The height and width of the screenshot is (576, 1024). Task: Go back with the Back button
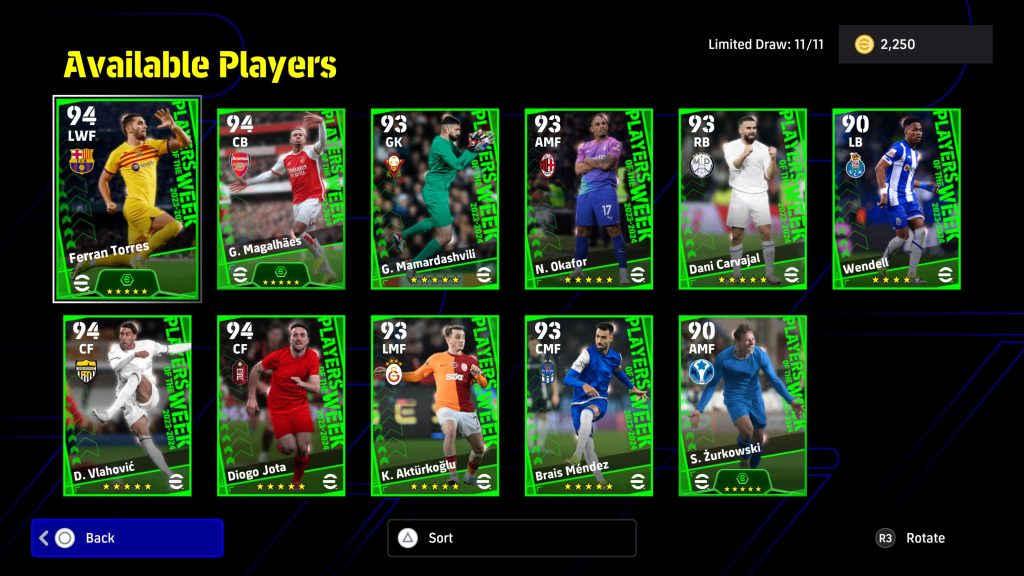click(127, 538)
